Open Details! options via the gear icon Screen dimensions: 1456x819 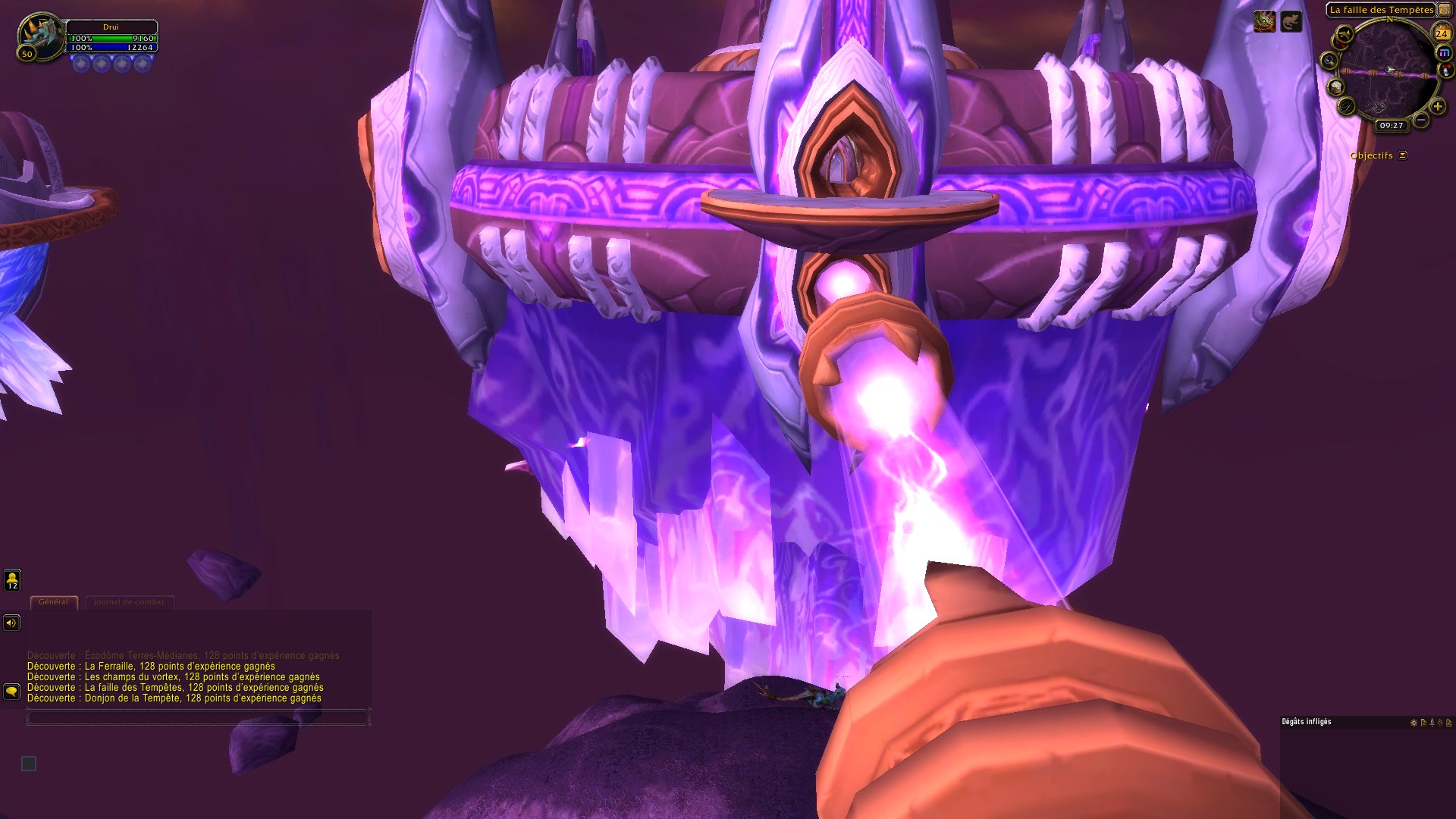[1414, 723]
